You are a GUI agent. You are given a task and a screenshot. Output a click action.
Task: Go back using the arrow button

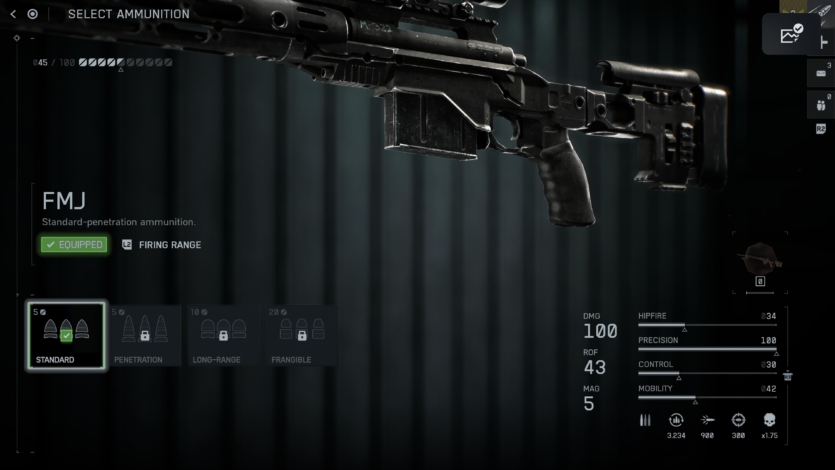coord(13,14)
